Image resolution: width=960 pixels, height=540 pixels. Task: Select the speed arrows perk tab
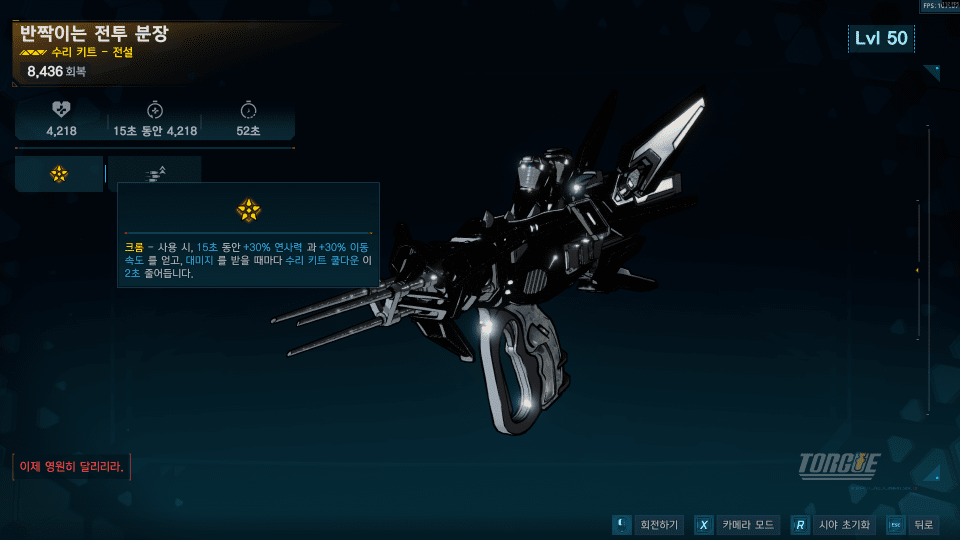point(155,174)
